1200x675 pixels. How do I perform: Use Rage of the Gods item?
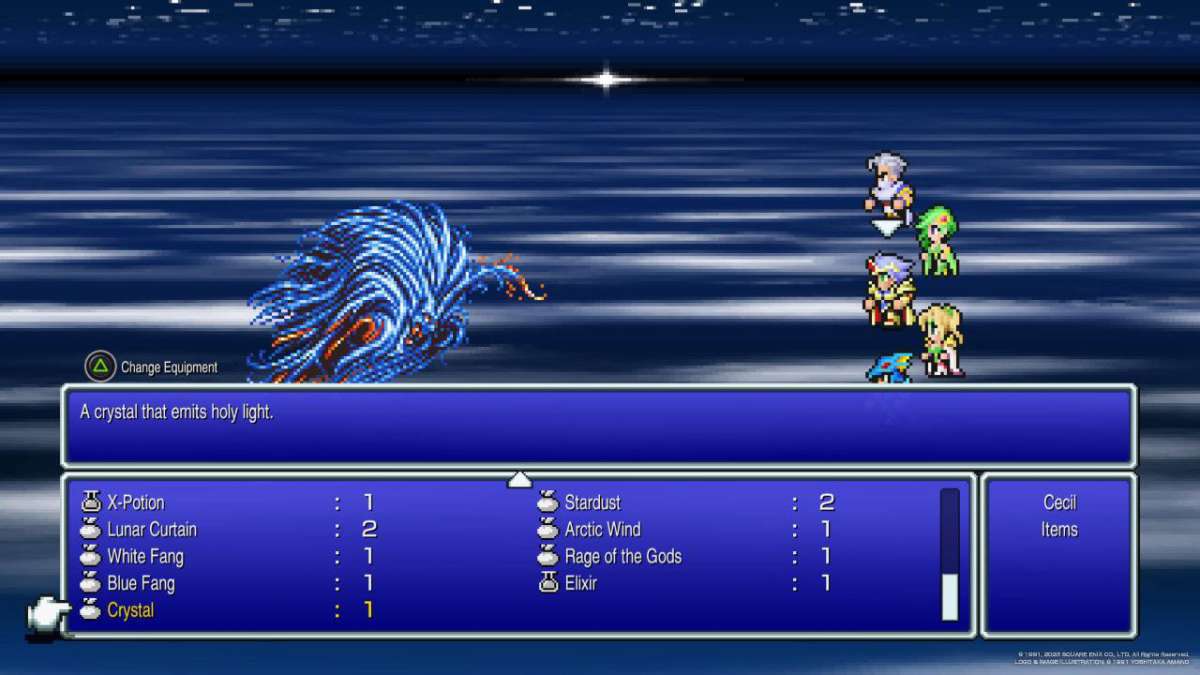coord(622,557)
